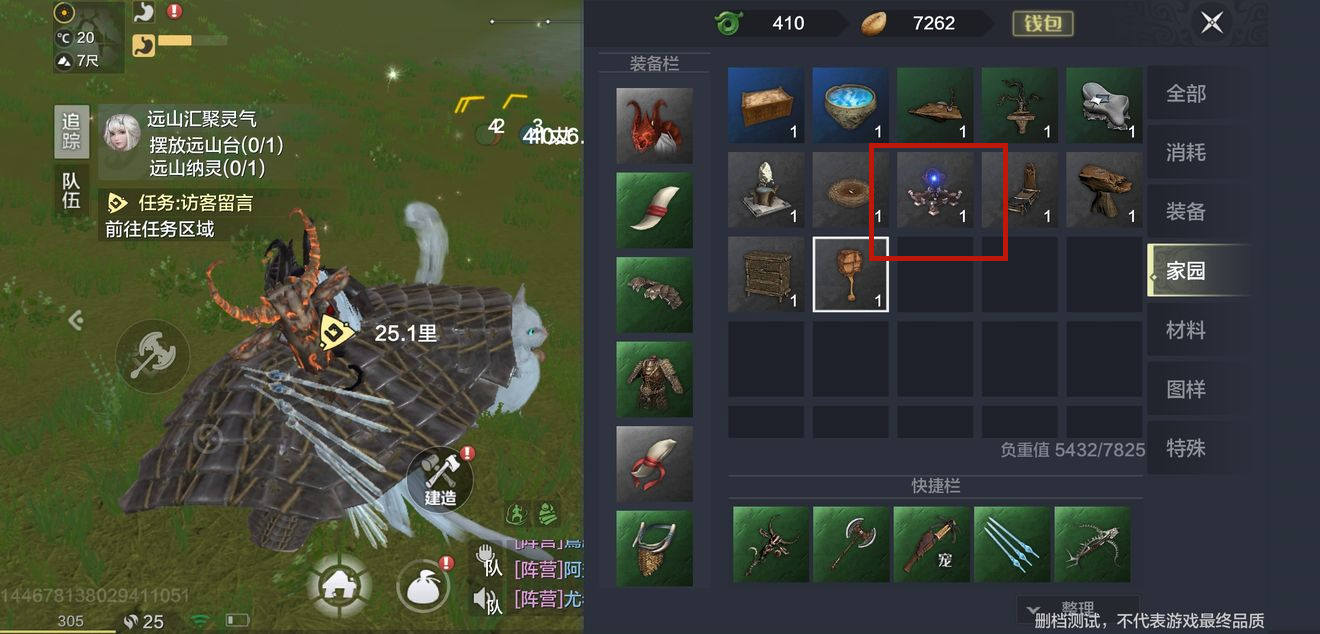Select the 材料 tab

[x=1186, y=330]
